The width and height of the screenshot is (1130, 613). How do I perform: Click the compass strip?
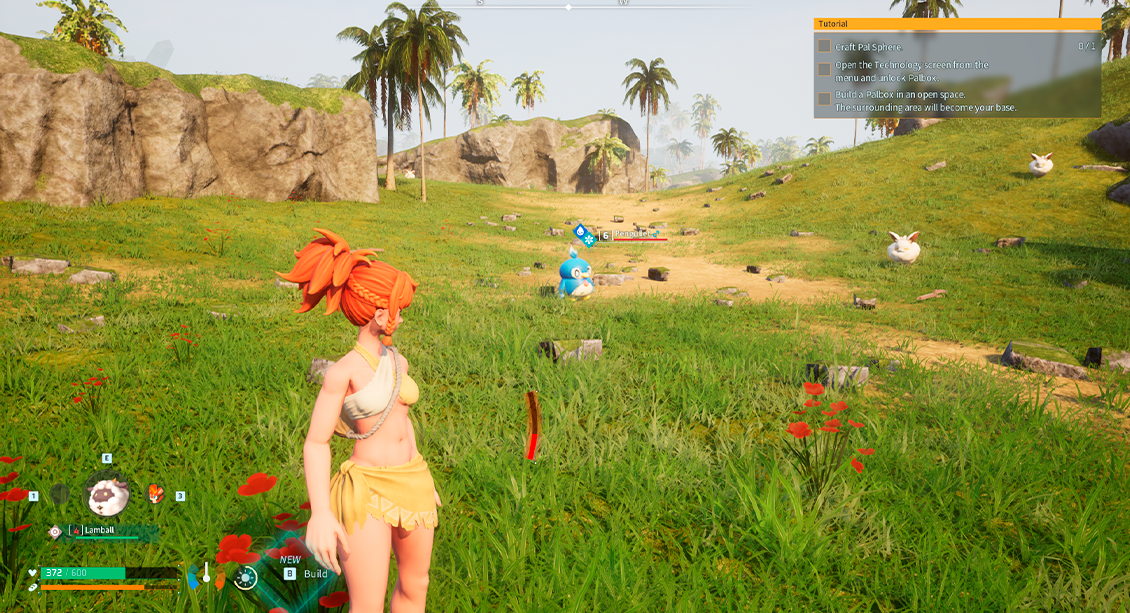pyautogui.click(x=567, y=5)
